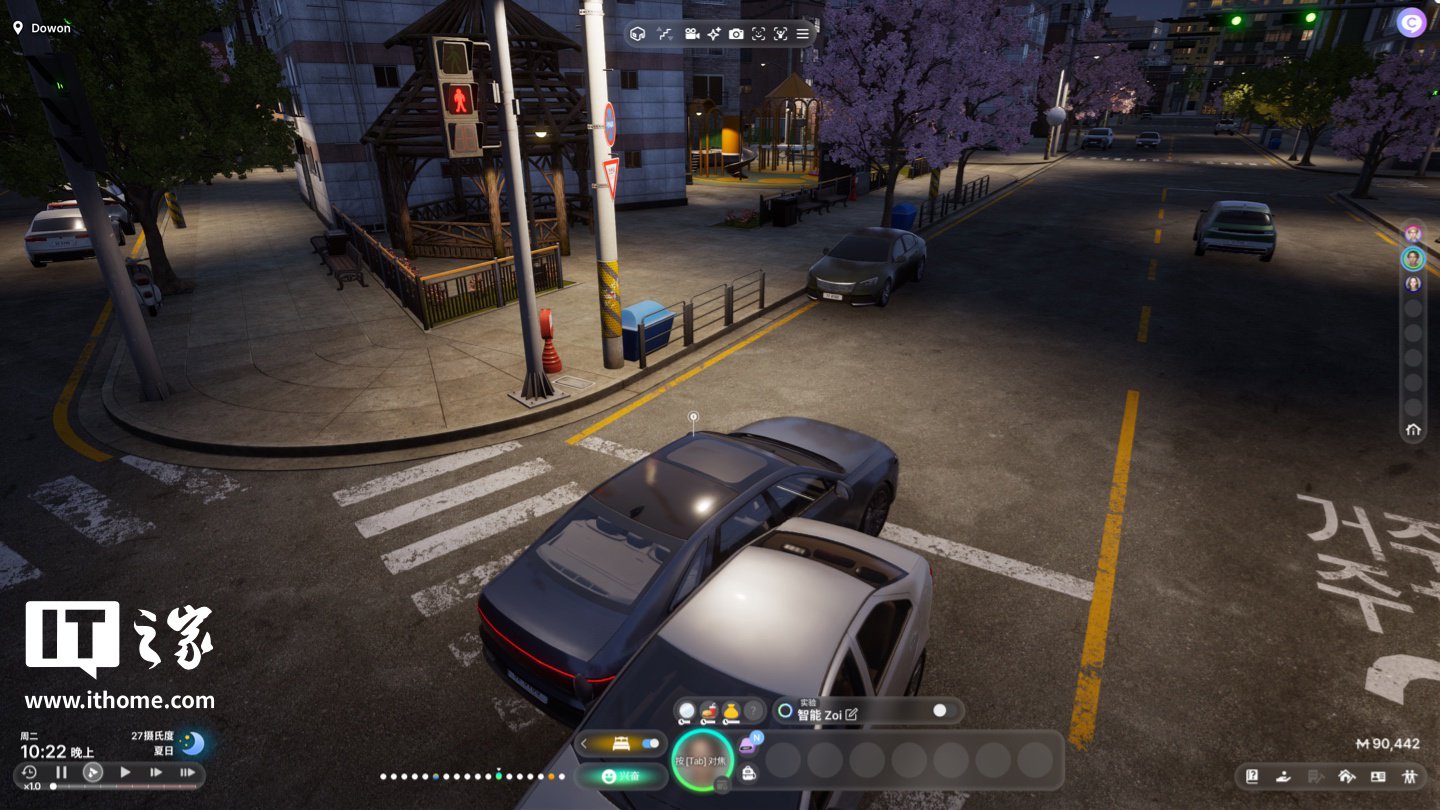This screenshot has width=1440, height=810.
Task: Open the house management icon
Action: tap(1346, 775)
